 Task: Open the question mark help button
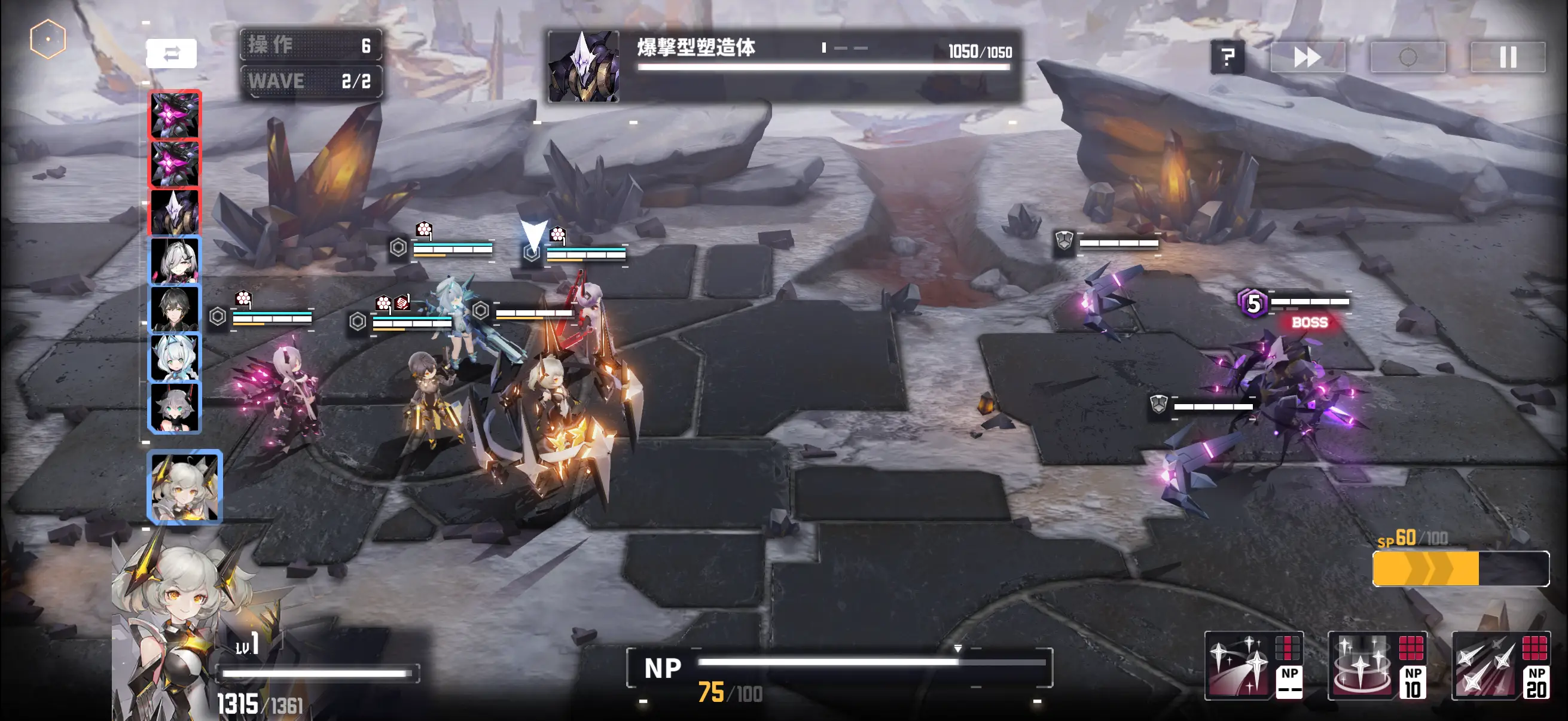click(x=1227, y=57)
